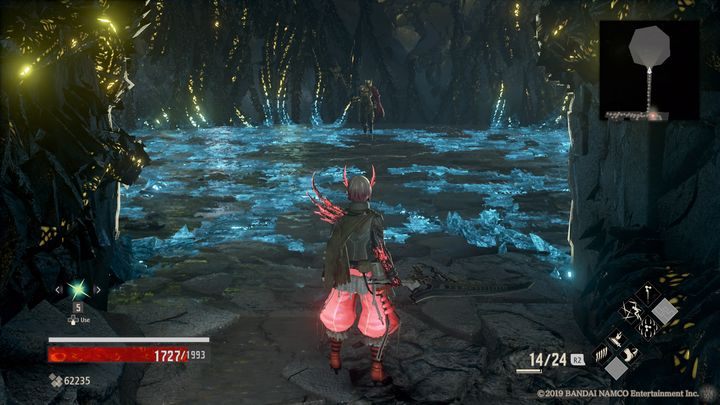
Task: Cycle to the next quick item arrow
Action: point(97,290)
